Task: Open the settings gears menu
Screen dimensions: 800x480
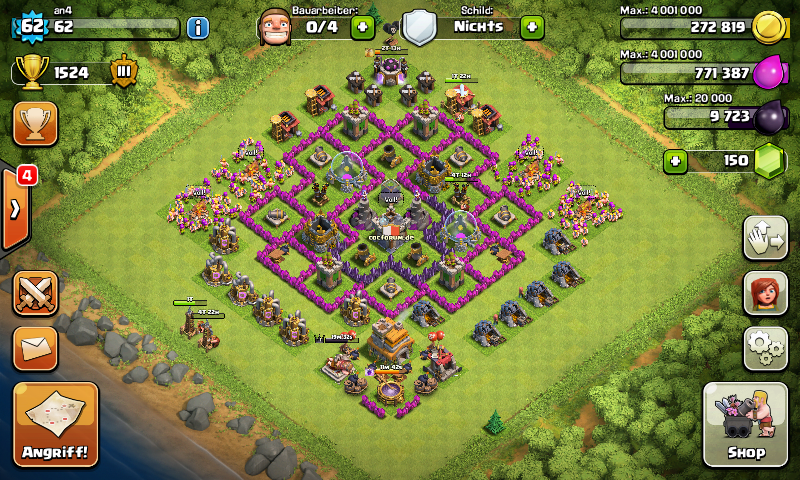Action: (x=765, y=347)
